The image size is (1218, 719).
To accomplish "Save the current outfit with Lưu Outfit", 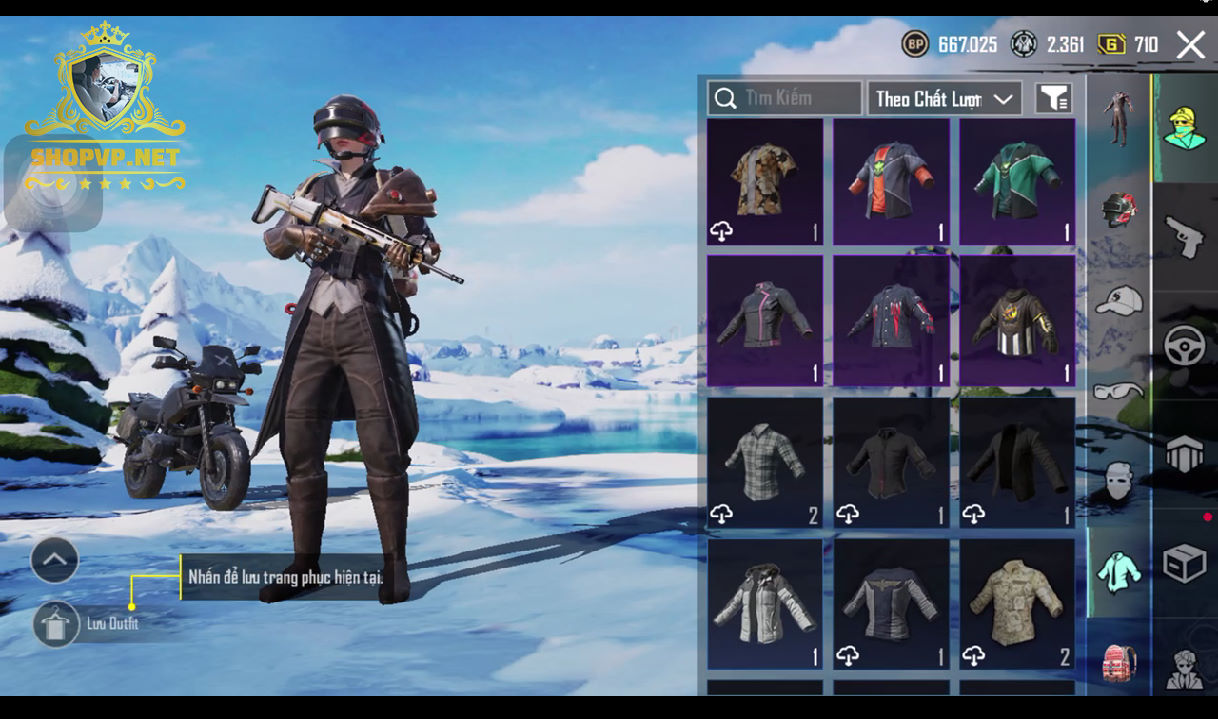I will coord(57,624).
